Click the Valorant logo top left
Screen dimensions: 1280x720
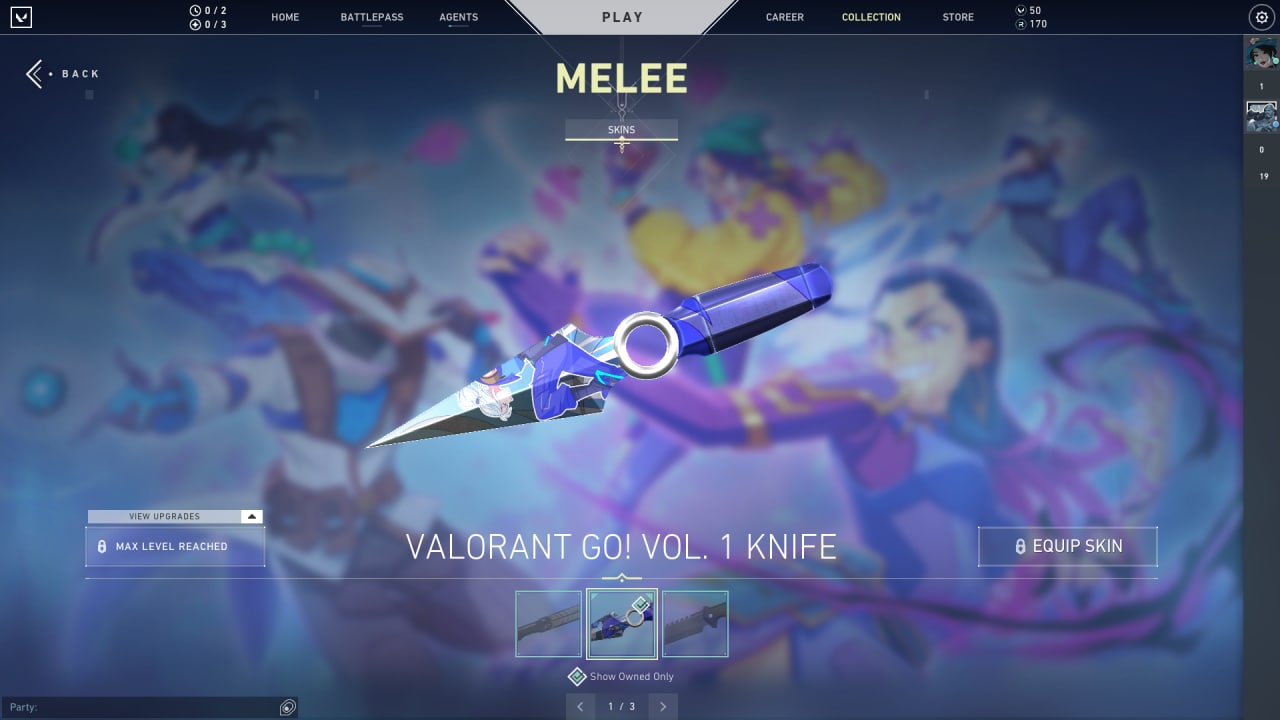point(22,17)
